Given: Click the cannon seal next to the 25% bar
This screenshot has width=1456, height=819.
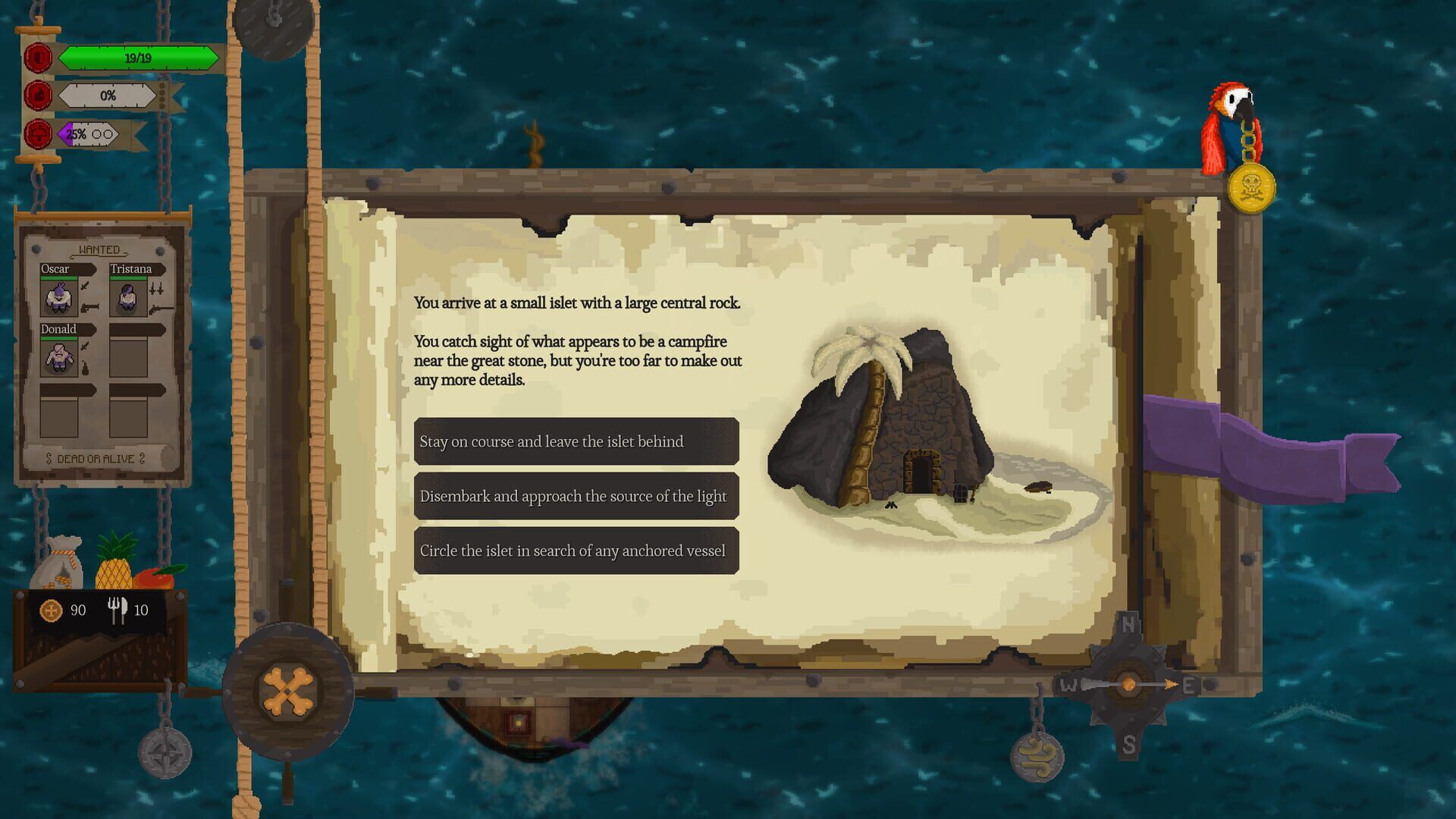Looking at the screenshot, I should [x=39, y=133].
